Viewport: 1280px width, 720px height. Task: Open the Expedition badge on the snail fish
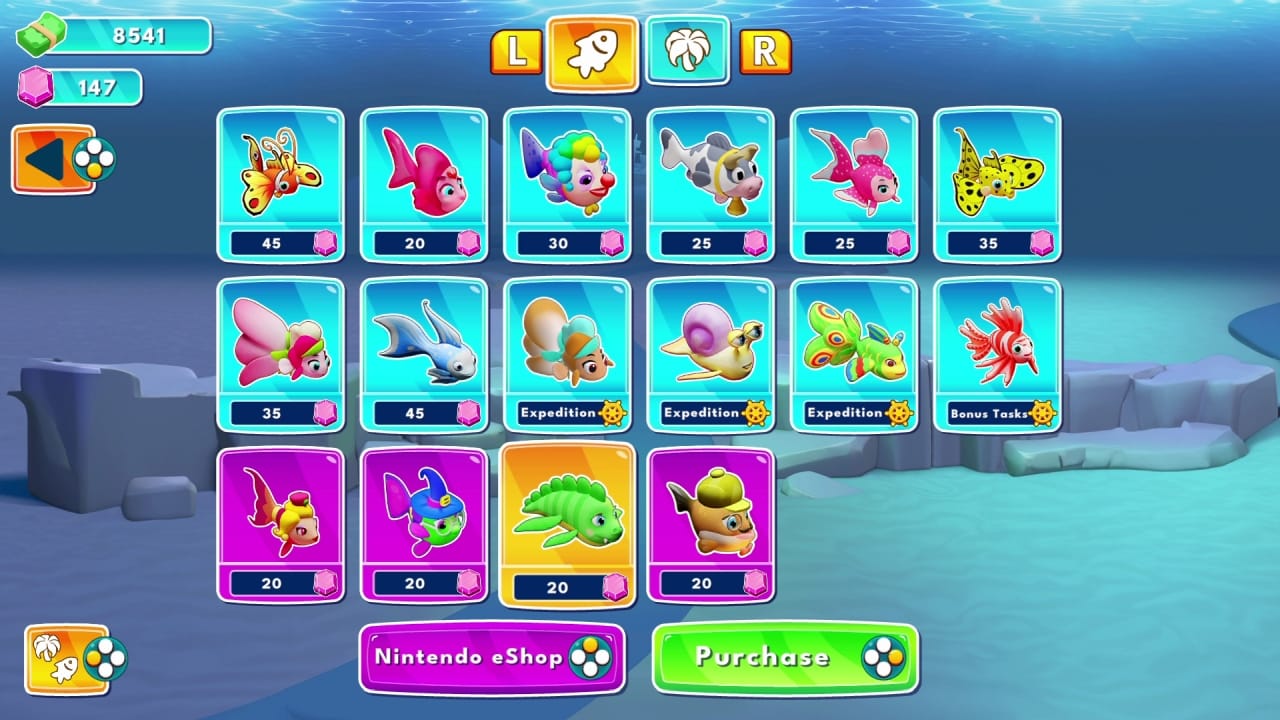click(x=710, y=411)
